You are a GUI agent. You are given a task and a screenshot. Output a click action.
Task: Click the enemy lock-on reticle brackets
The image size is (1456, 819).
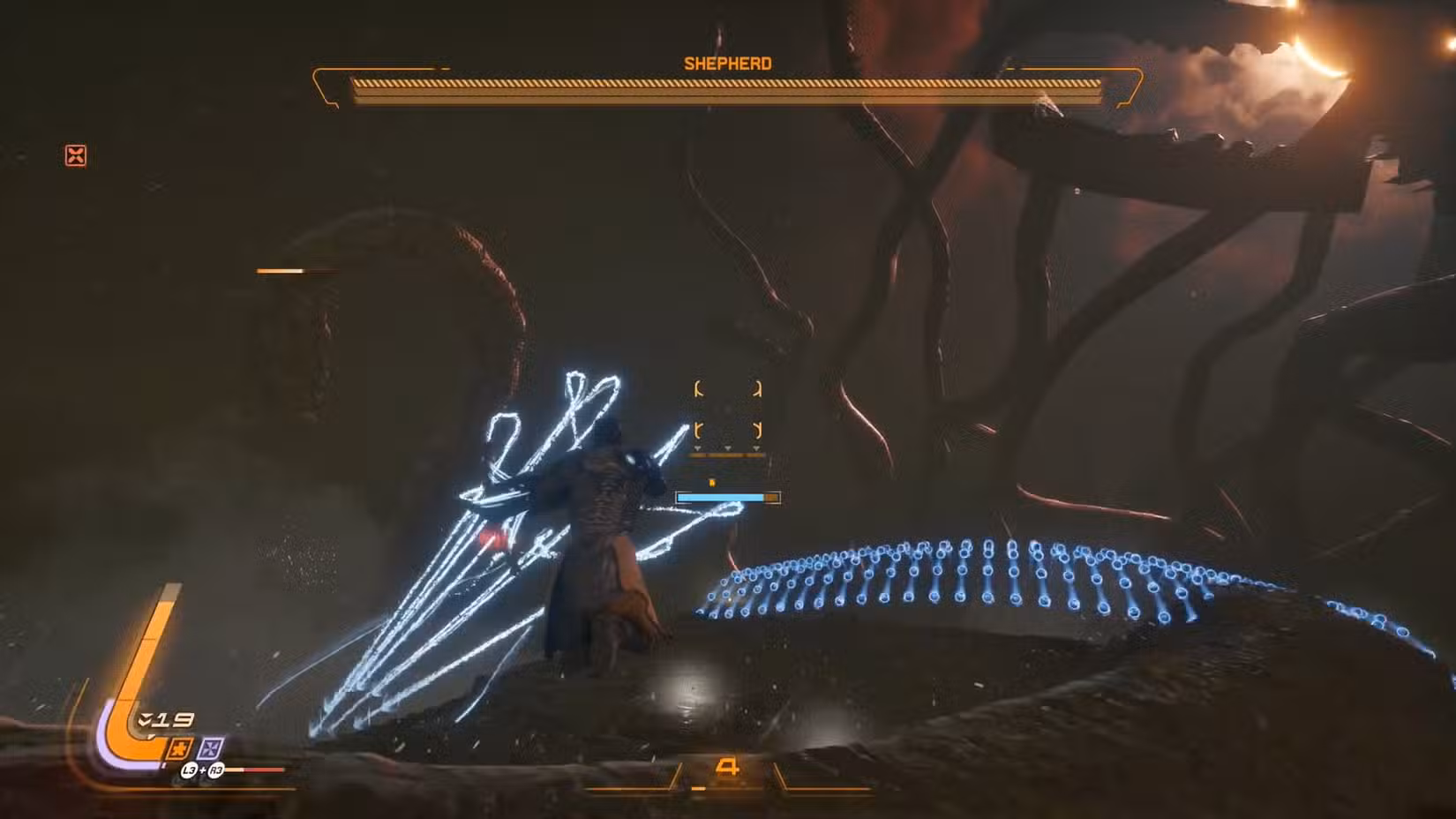(729, 410)
